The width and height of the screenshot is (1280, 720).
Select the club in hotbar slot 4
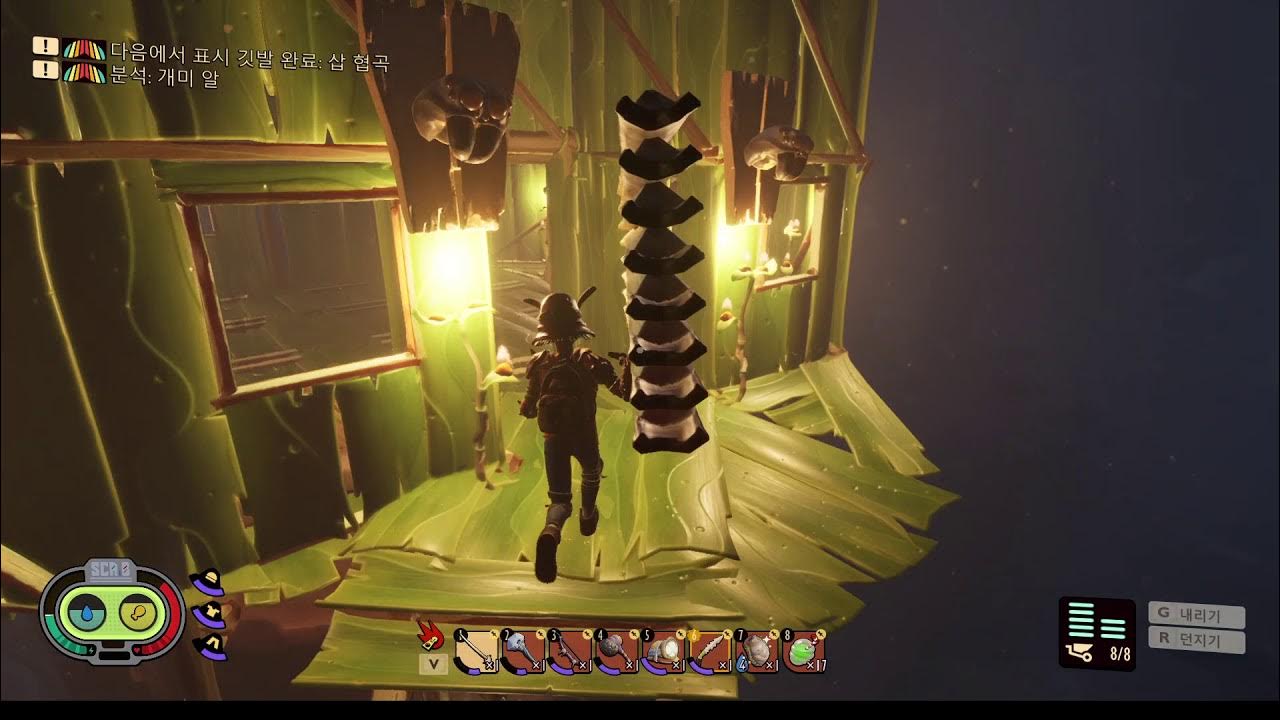coord(616,652)
